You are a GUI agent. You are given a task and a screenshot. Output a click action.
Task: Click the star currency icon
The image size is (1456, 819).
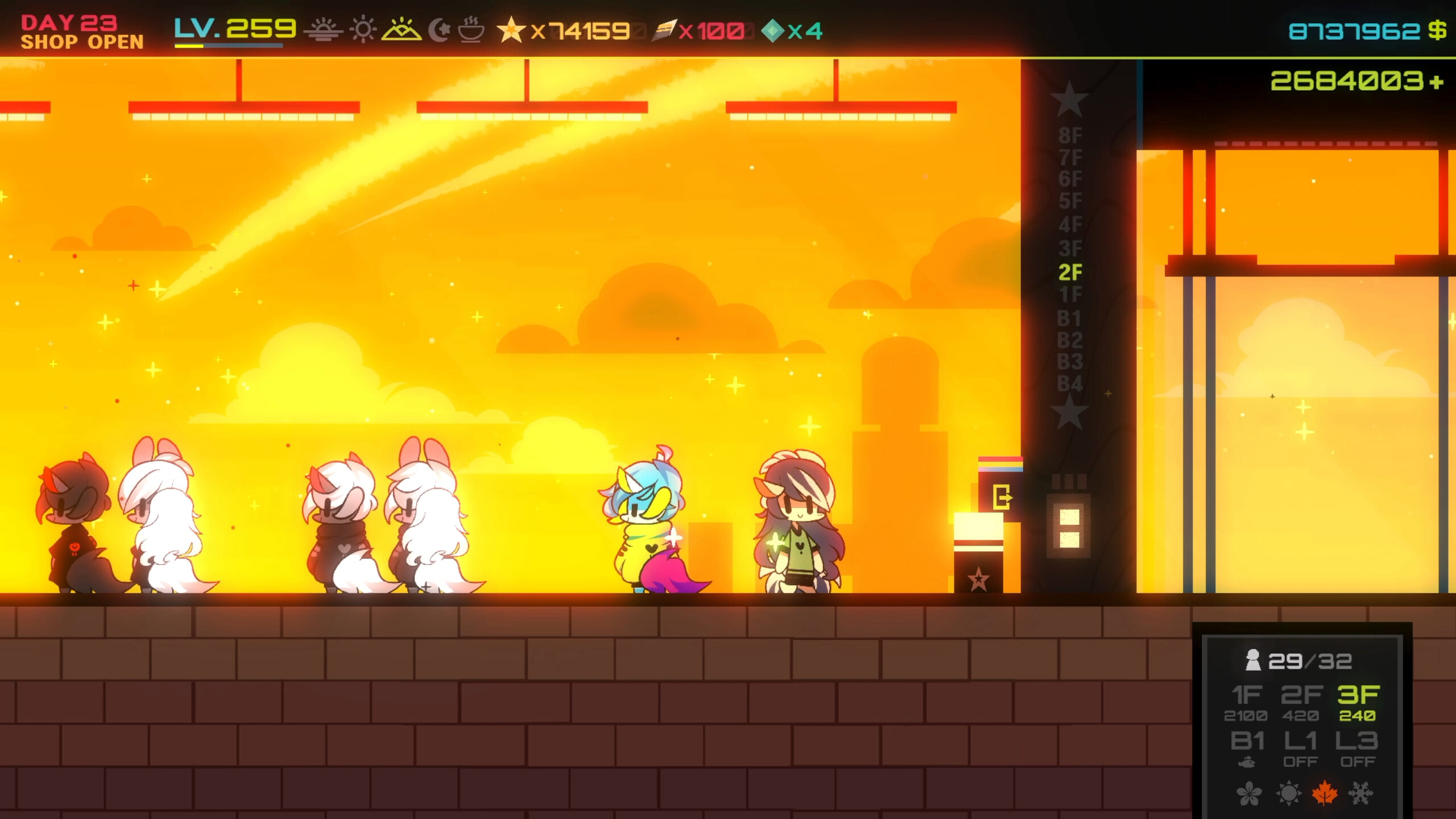[x=511, y=28]
